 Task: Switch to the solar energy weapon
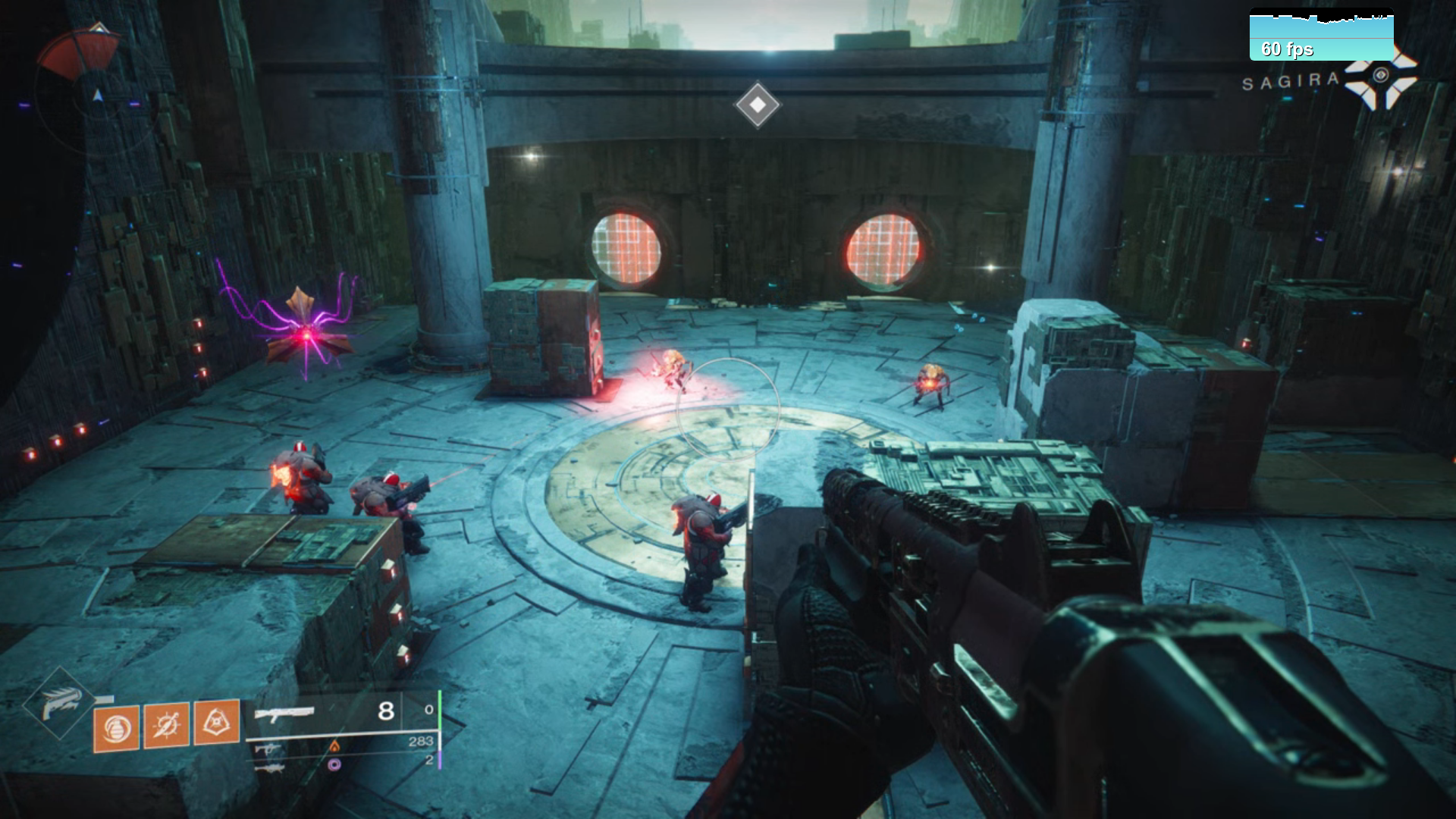point(268,749)
